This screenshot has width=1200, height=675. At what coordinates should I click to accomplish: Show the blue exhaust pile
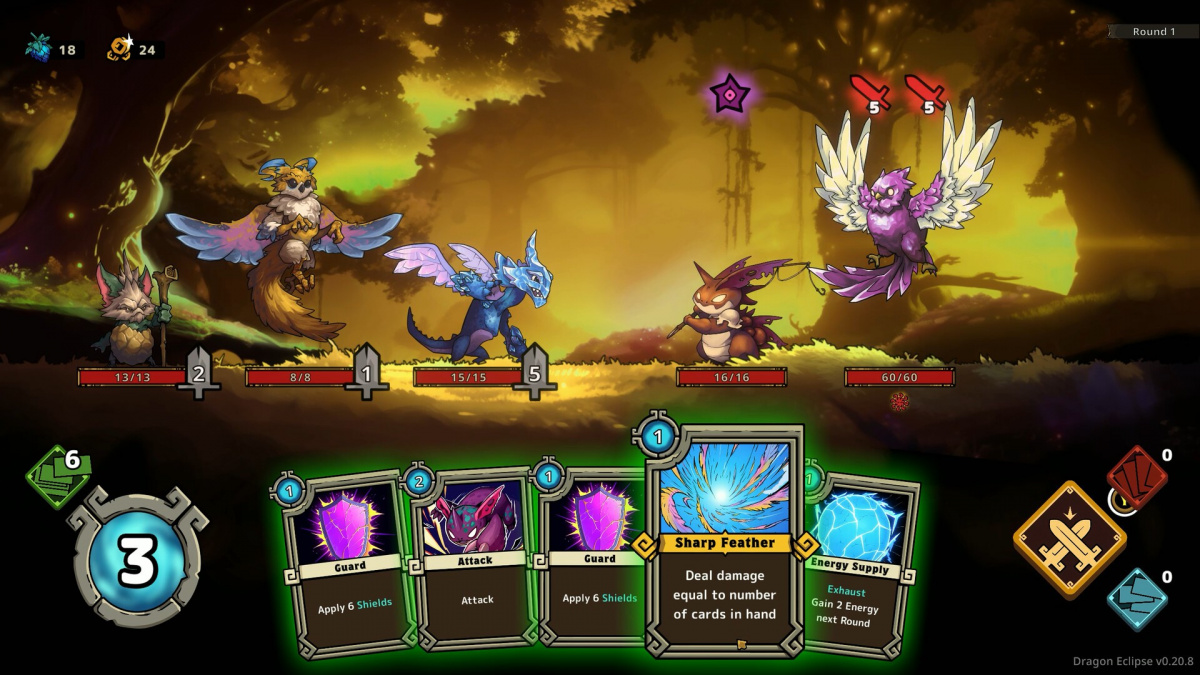pos(1137,598)
